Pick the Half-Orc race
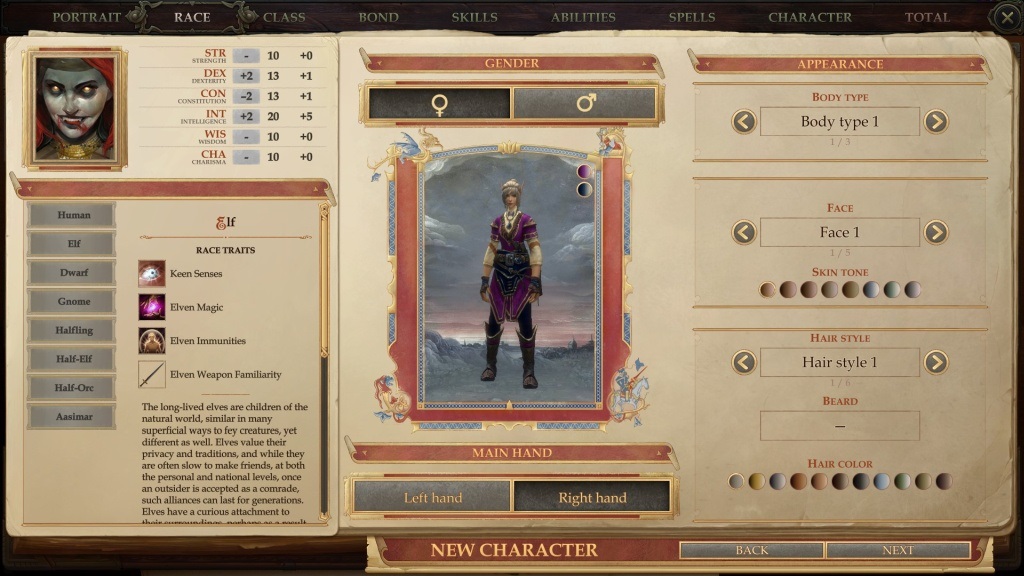1024x576 pixels. click(72, 387)
